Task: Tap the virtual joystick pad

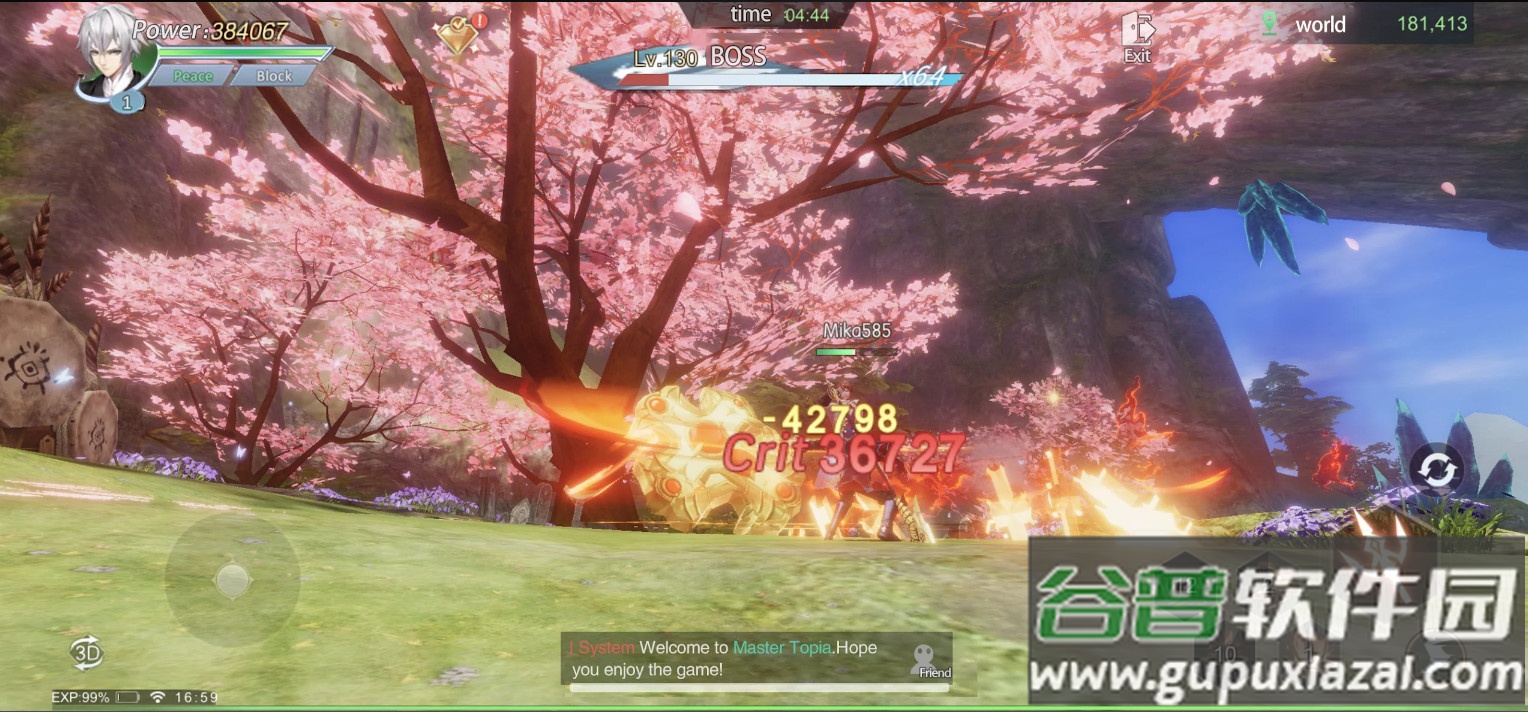Action: coord(232,579)
